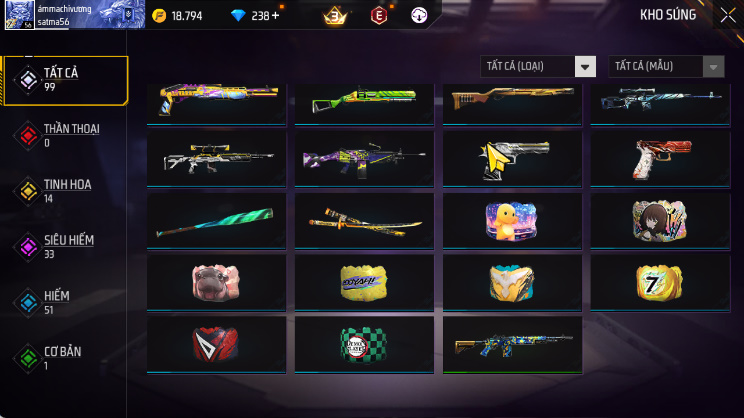This screenshot has height=418, width=744.
Task: Close the Kho Súng weapon vault
Action: 727,15
